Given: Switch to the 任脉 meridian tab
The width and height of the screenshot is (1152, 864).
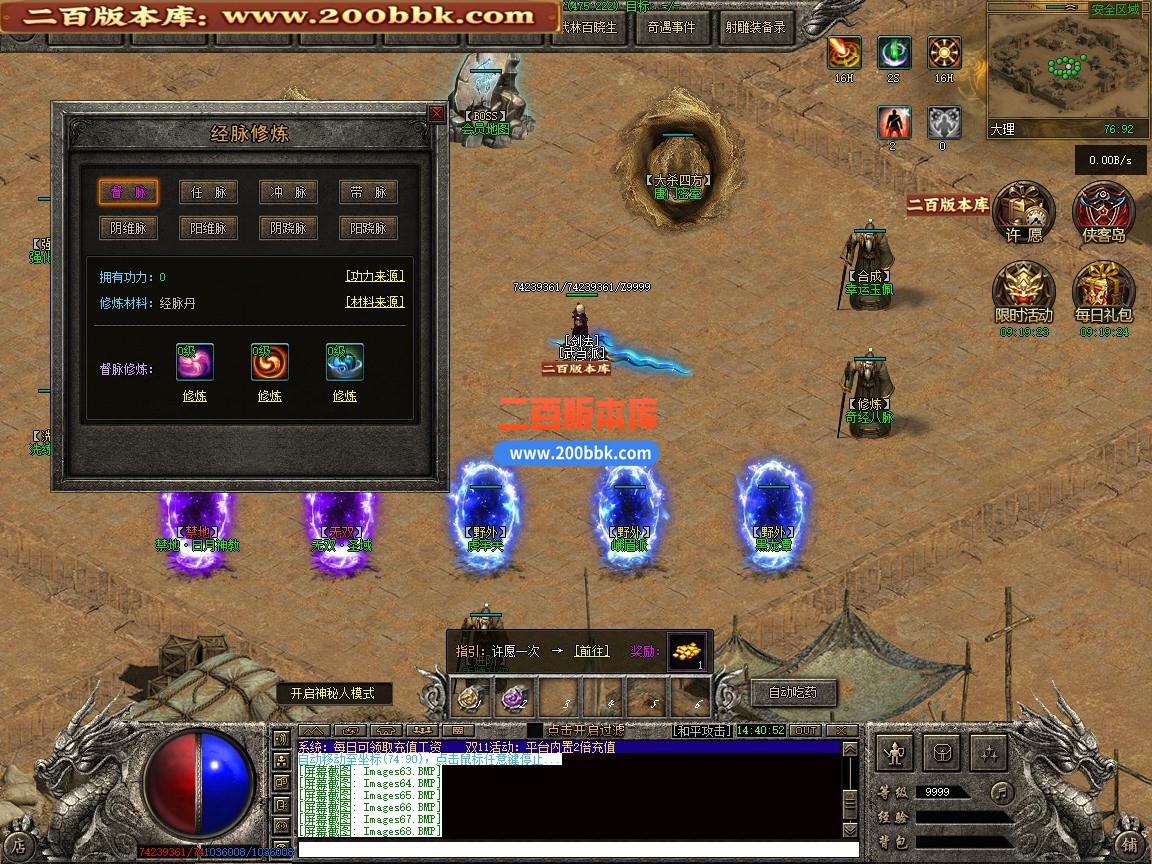Looking at the screenshot, I should point(208,192).
